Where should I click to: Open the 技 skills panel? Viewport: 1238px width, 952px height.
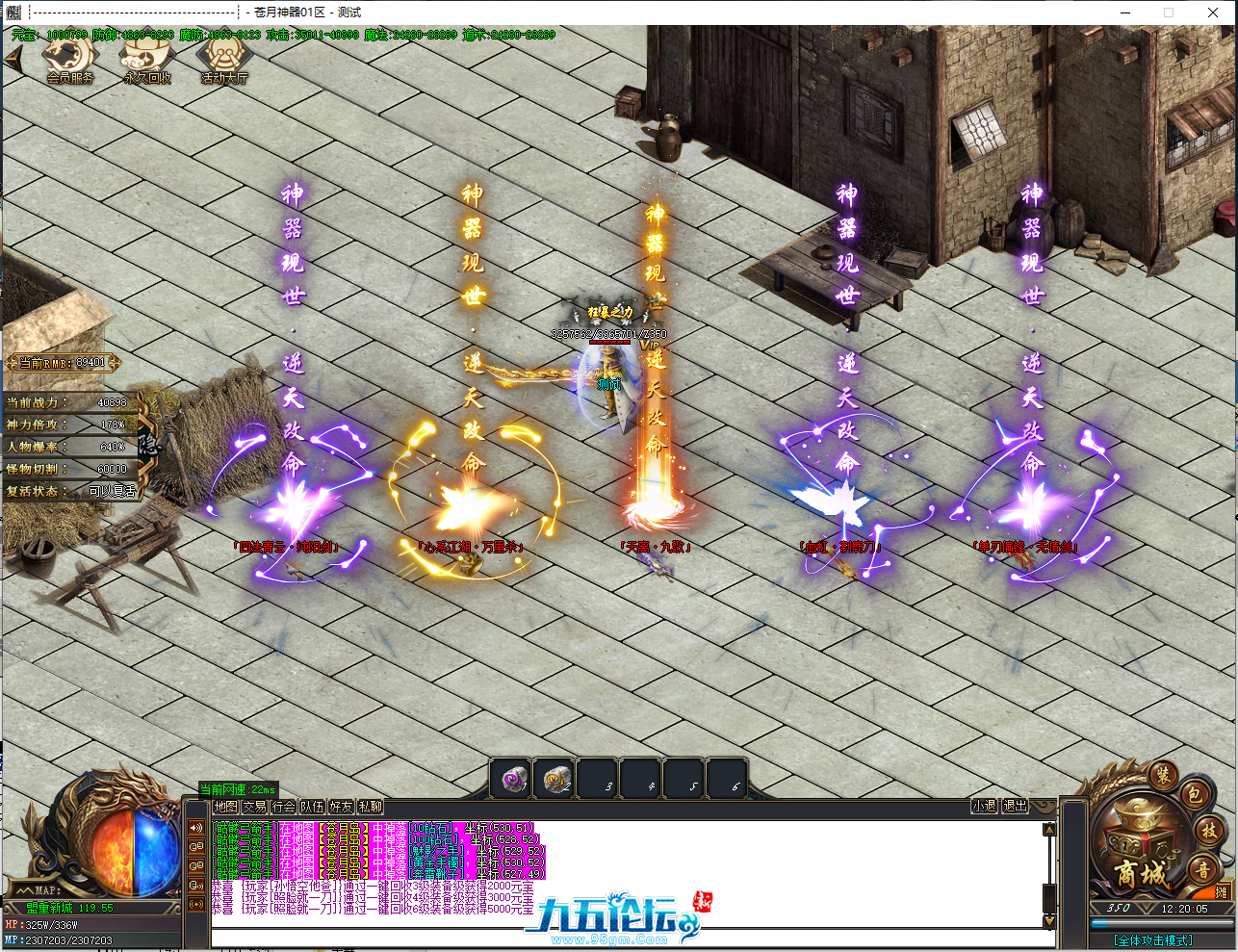tap(1209, 830)
